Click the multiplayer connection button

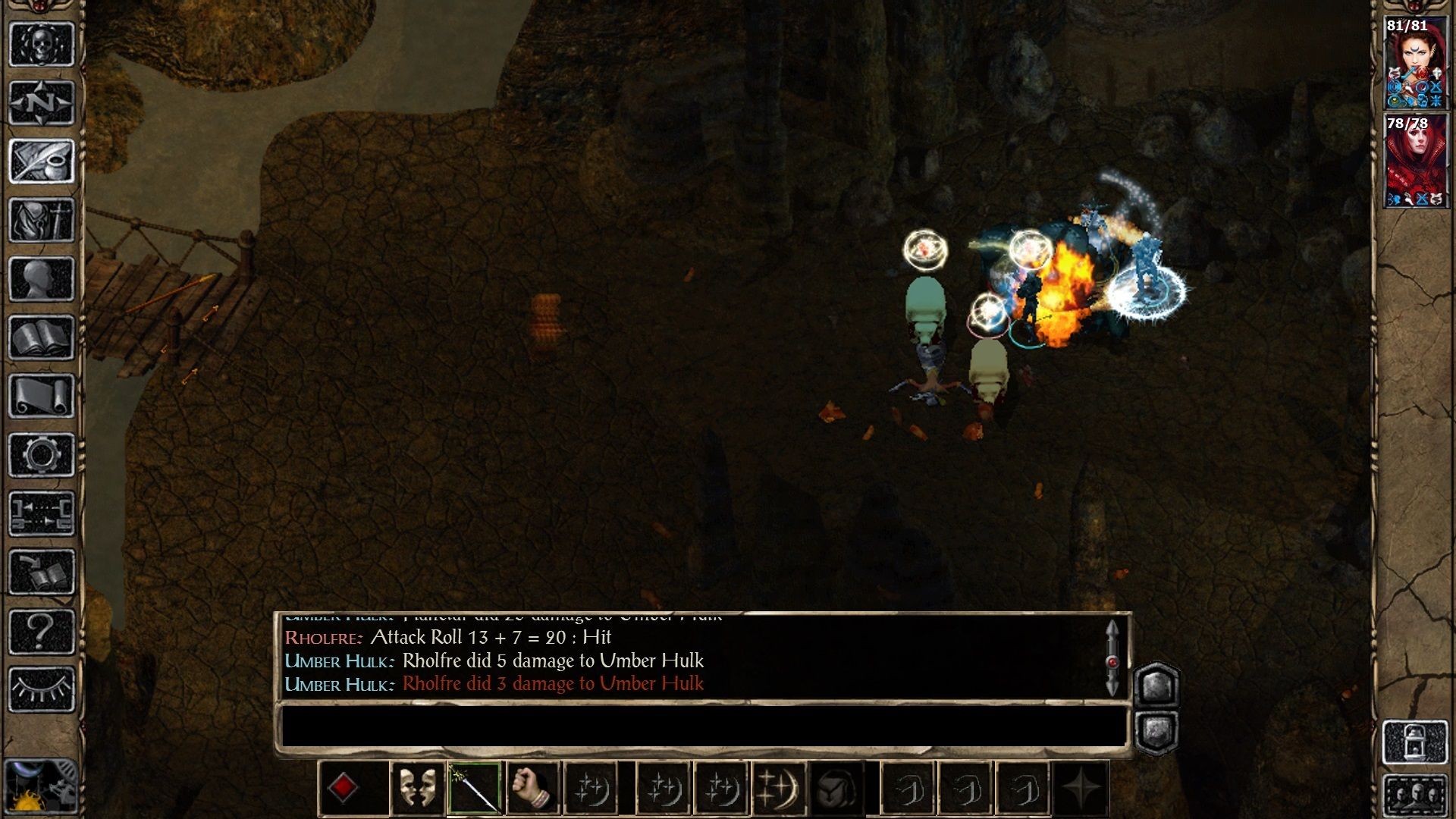point(42,513)
